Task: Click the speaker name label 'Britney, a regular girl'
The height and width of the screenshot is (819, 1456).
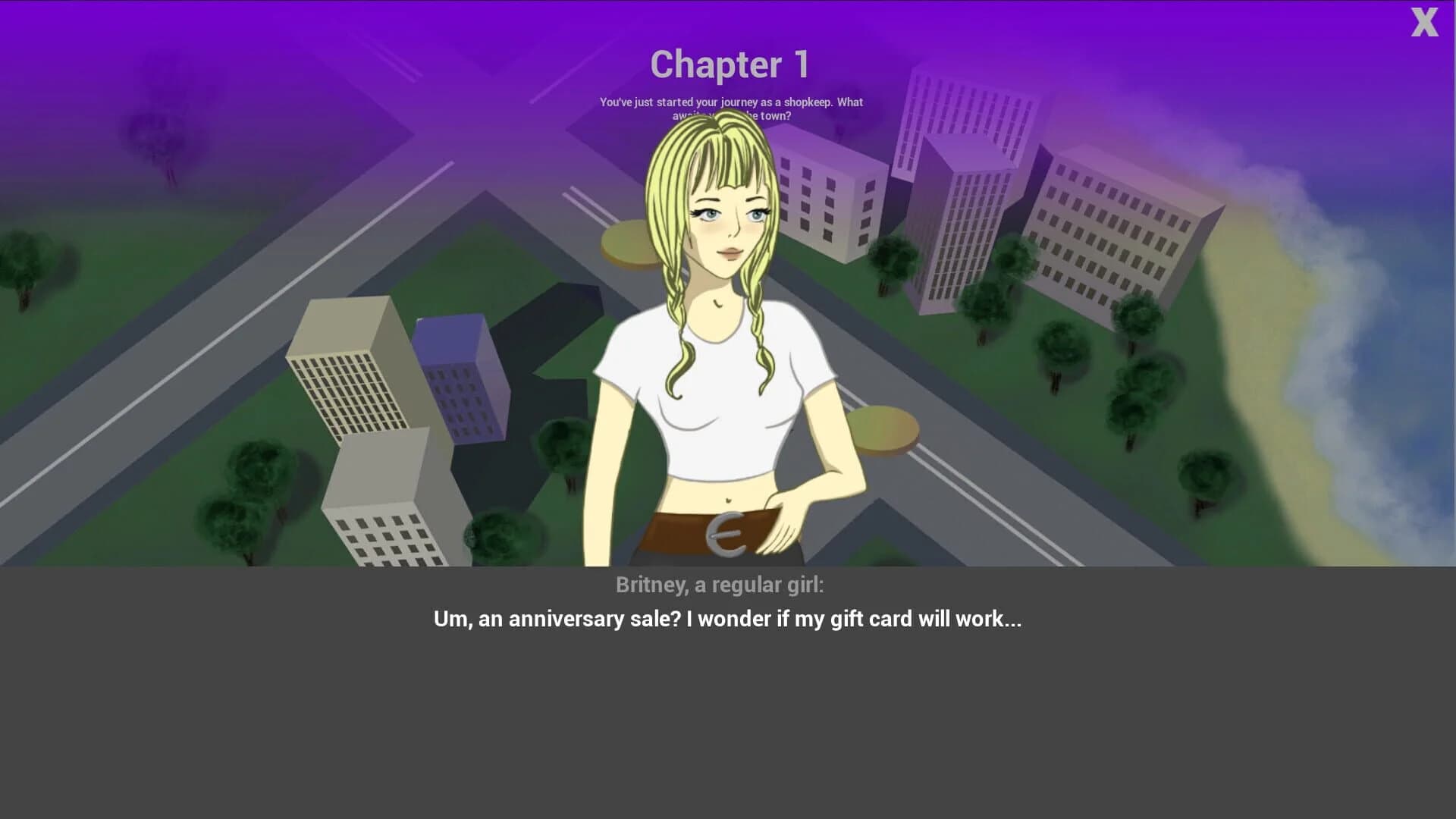Action: coord(719,585)
